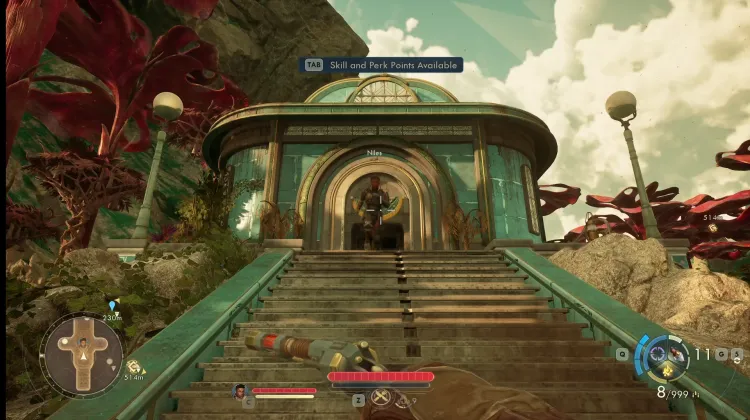Click the crossed weapons loadout icon

point(380,397)
